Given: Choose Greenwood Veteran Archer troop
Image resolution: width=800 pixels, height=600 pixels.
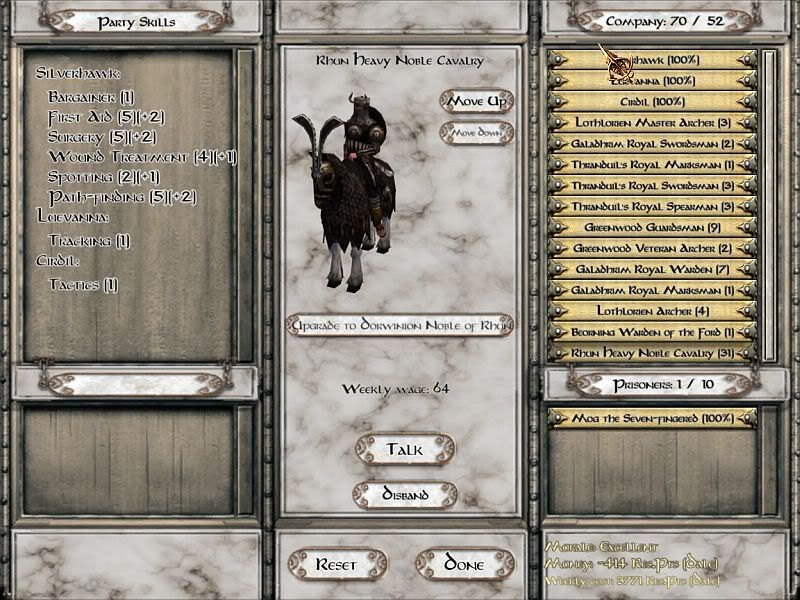Looking at the screenshot, I should click(651, 248).
